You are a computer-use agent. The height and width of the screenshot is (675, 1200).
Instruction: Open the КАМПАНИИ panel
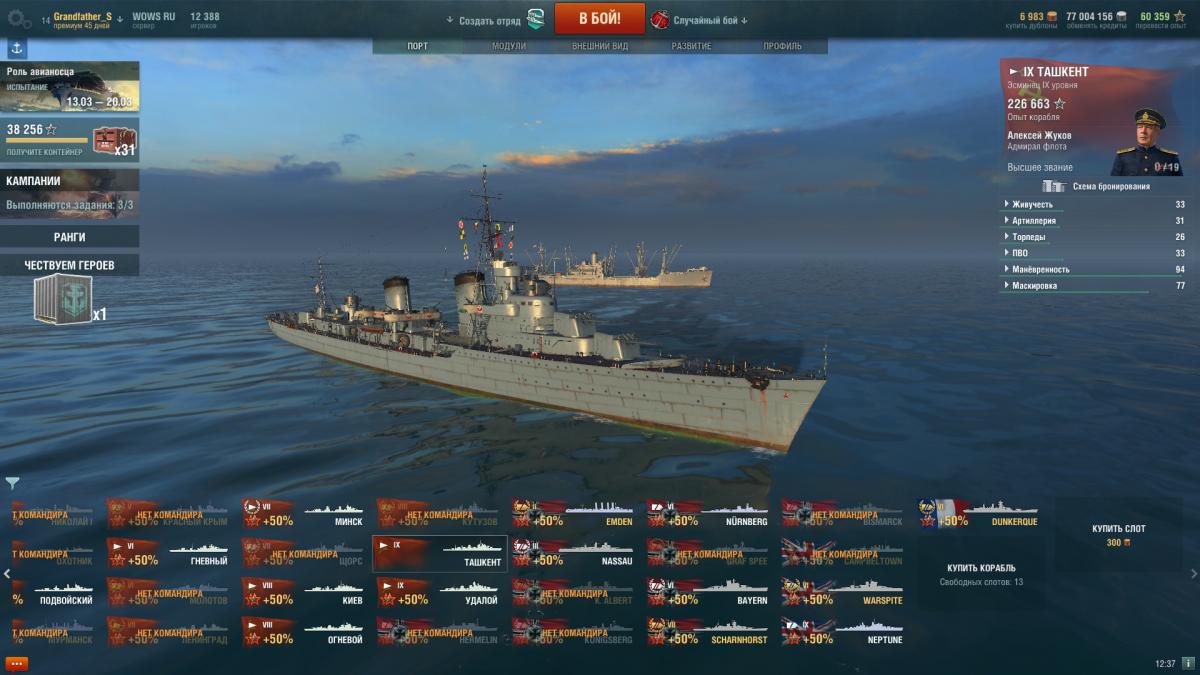point(70,192)
